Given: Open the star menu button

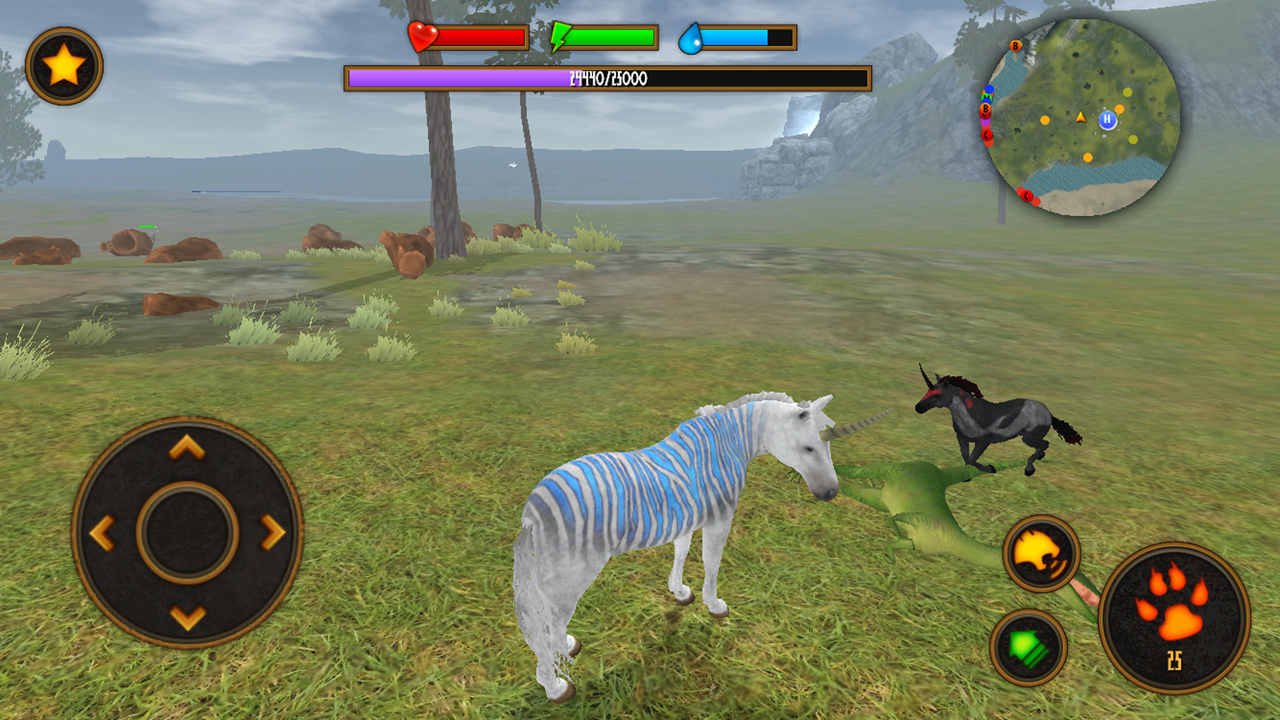Looking at the screenshot, I should (64, 66).
